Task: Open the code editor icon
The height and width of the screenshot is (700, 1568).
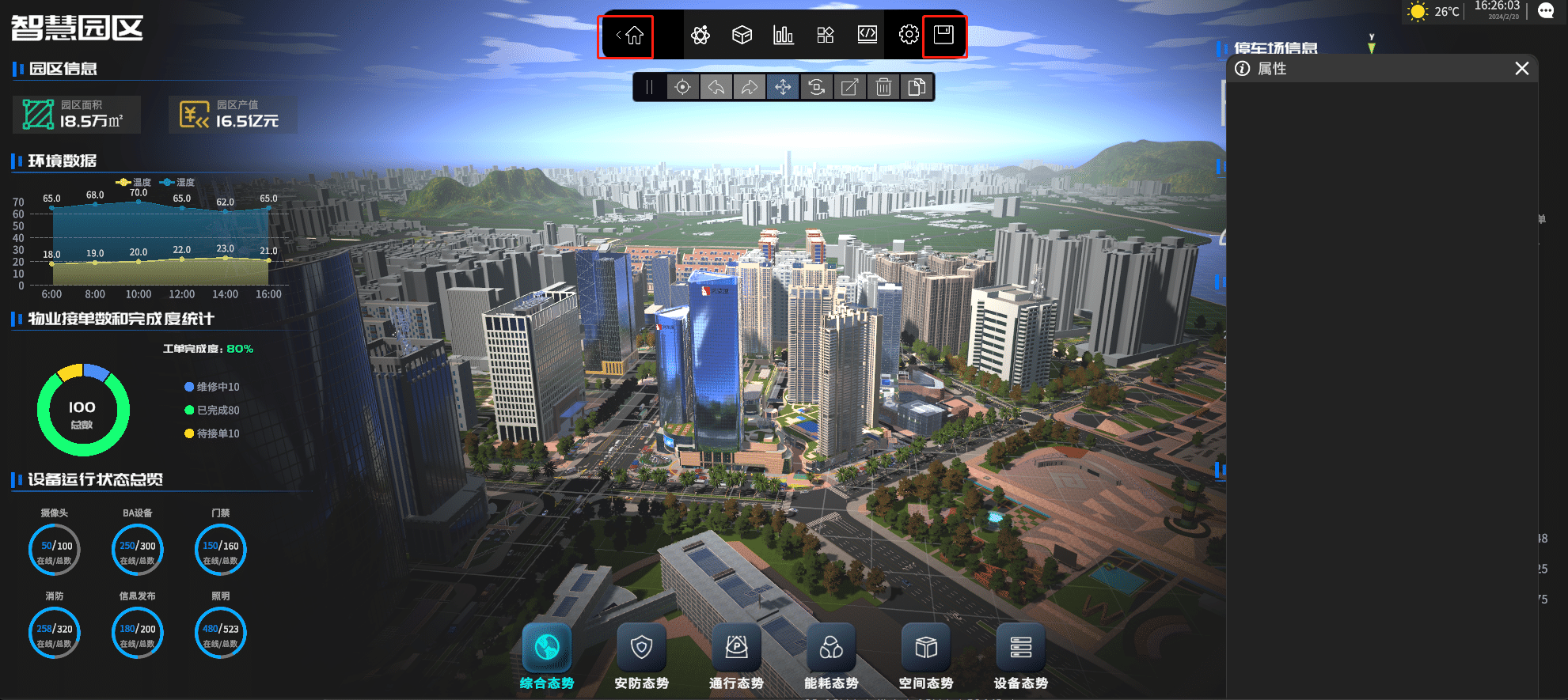Action: coord(868,35)
